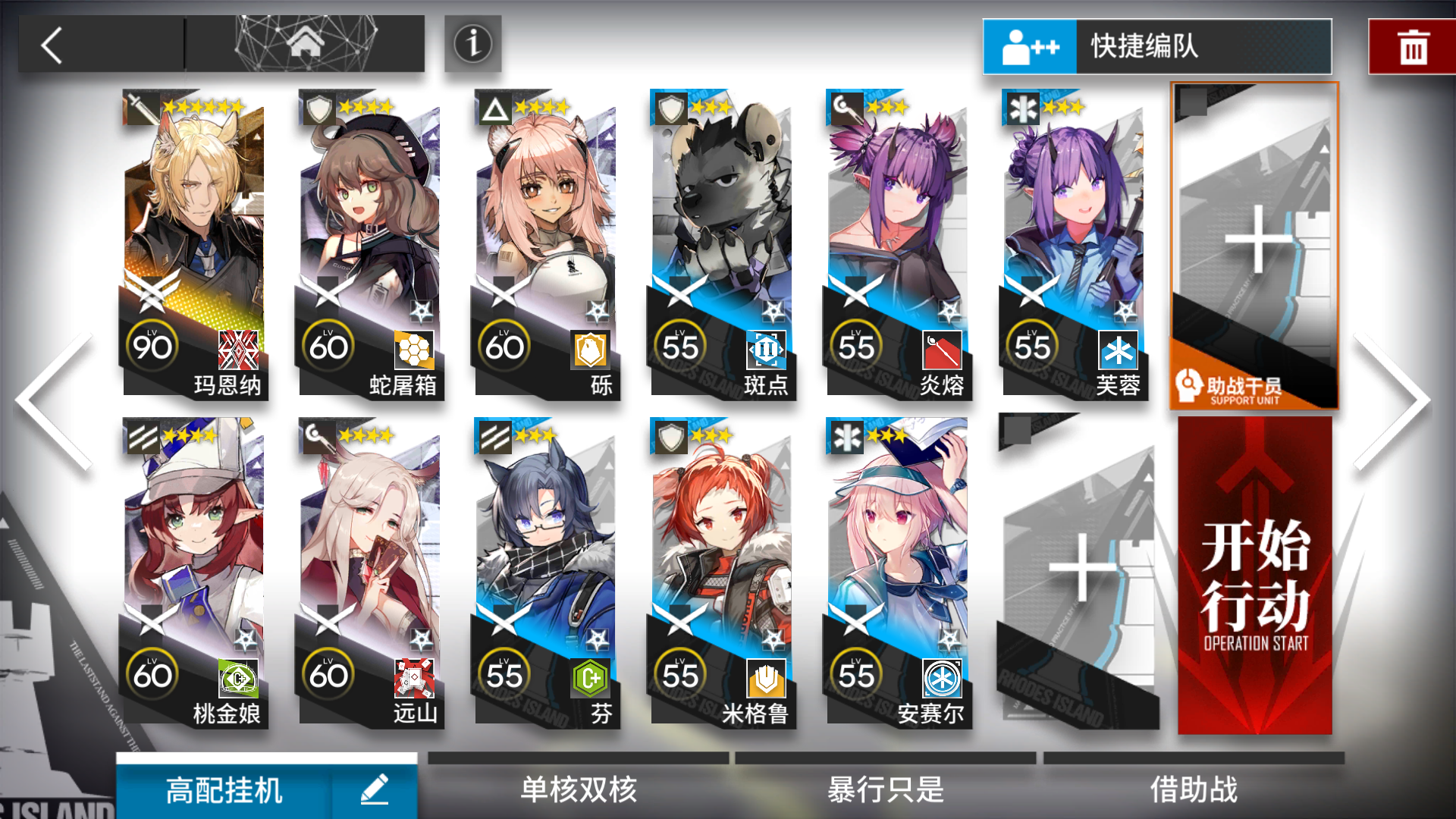Click the back arrow at top left
Viewport: 1456px width, 819px height.
point(52,45)
